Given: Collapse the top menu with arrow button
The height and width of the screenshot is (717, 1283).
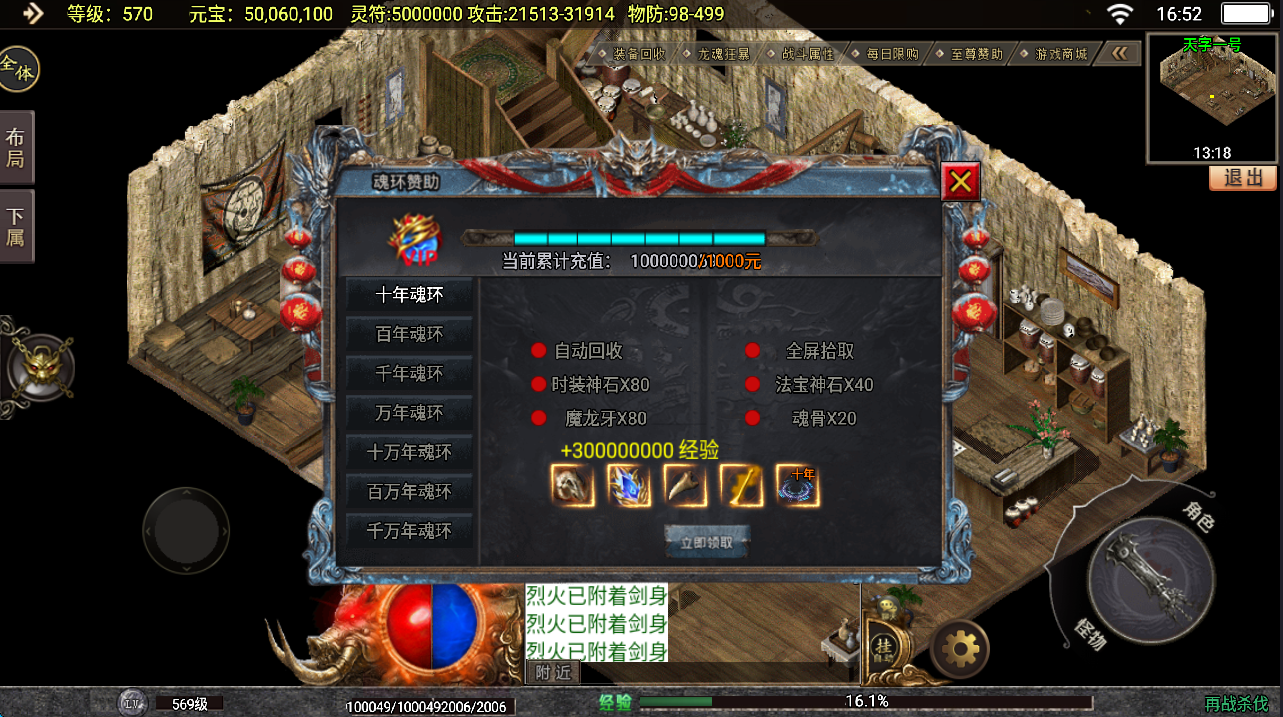Looking at the screenshot, I should 1120,54.
